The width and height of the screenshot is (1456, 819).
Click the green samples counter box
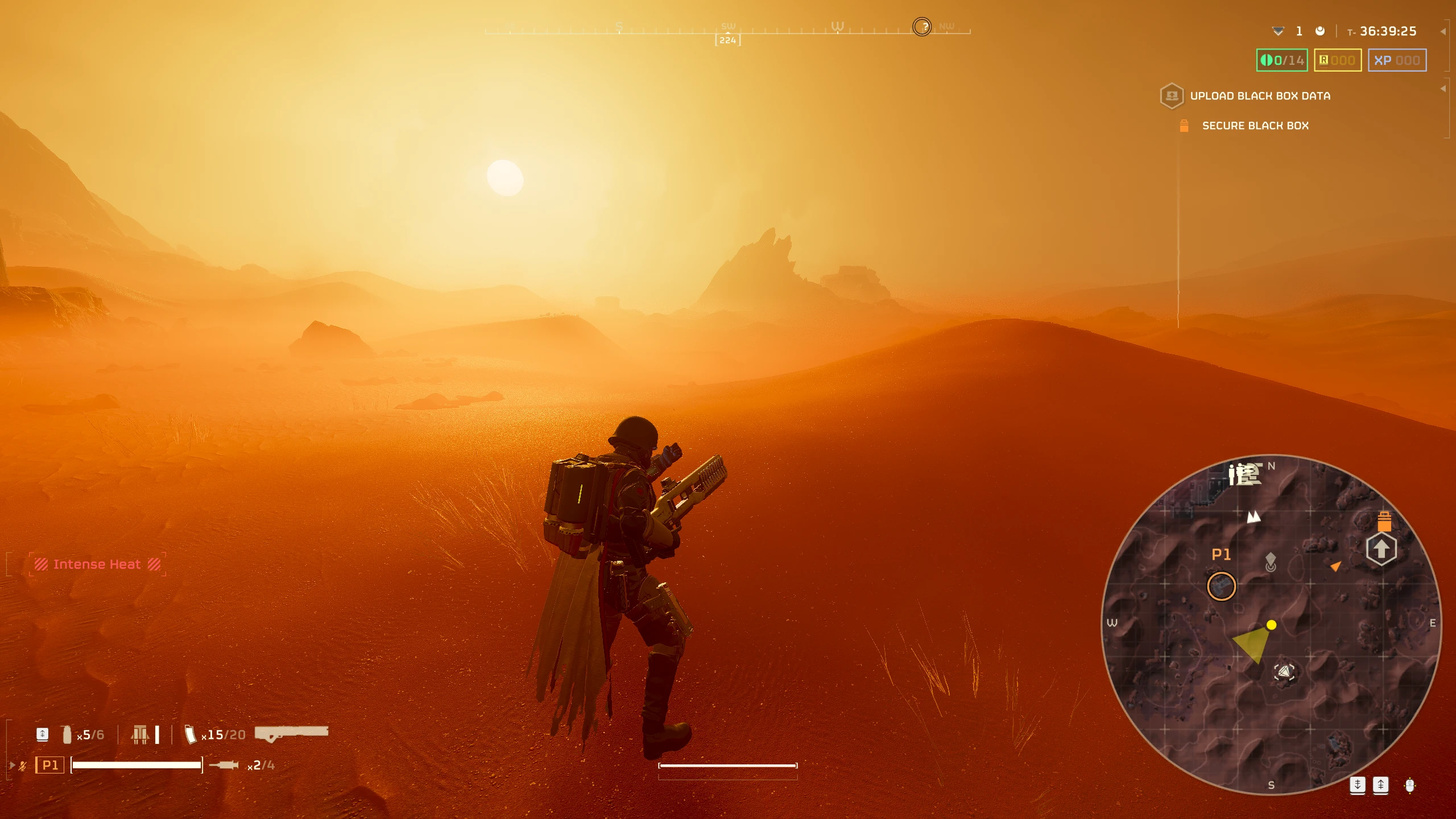click(1282, 60)
